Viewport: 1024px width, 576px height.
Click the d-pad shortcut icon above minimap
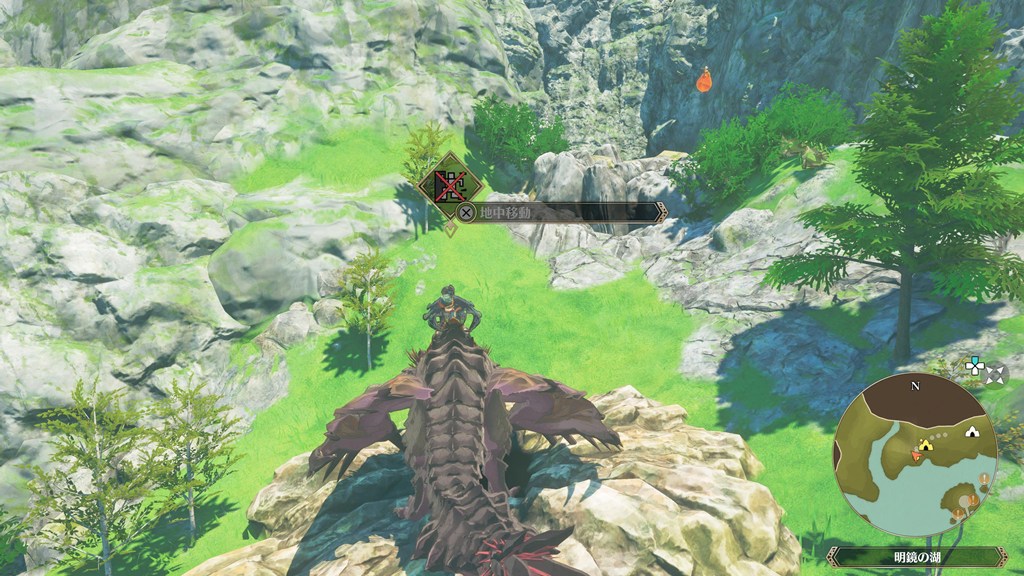point(974,366)
